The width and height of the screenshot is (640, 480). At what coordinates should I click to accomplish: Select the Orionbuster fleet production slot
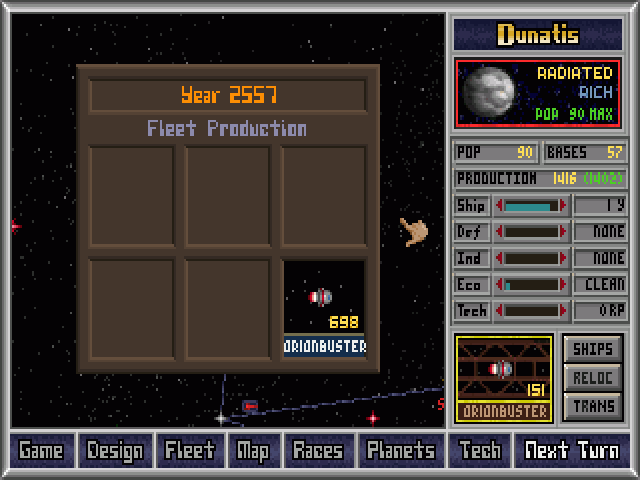click(324, 308)
